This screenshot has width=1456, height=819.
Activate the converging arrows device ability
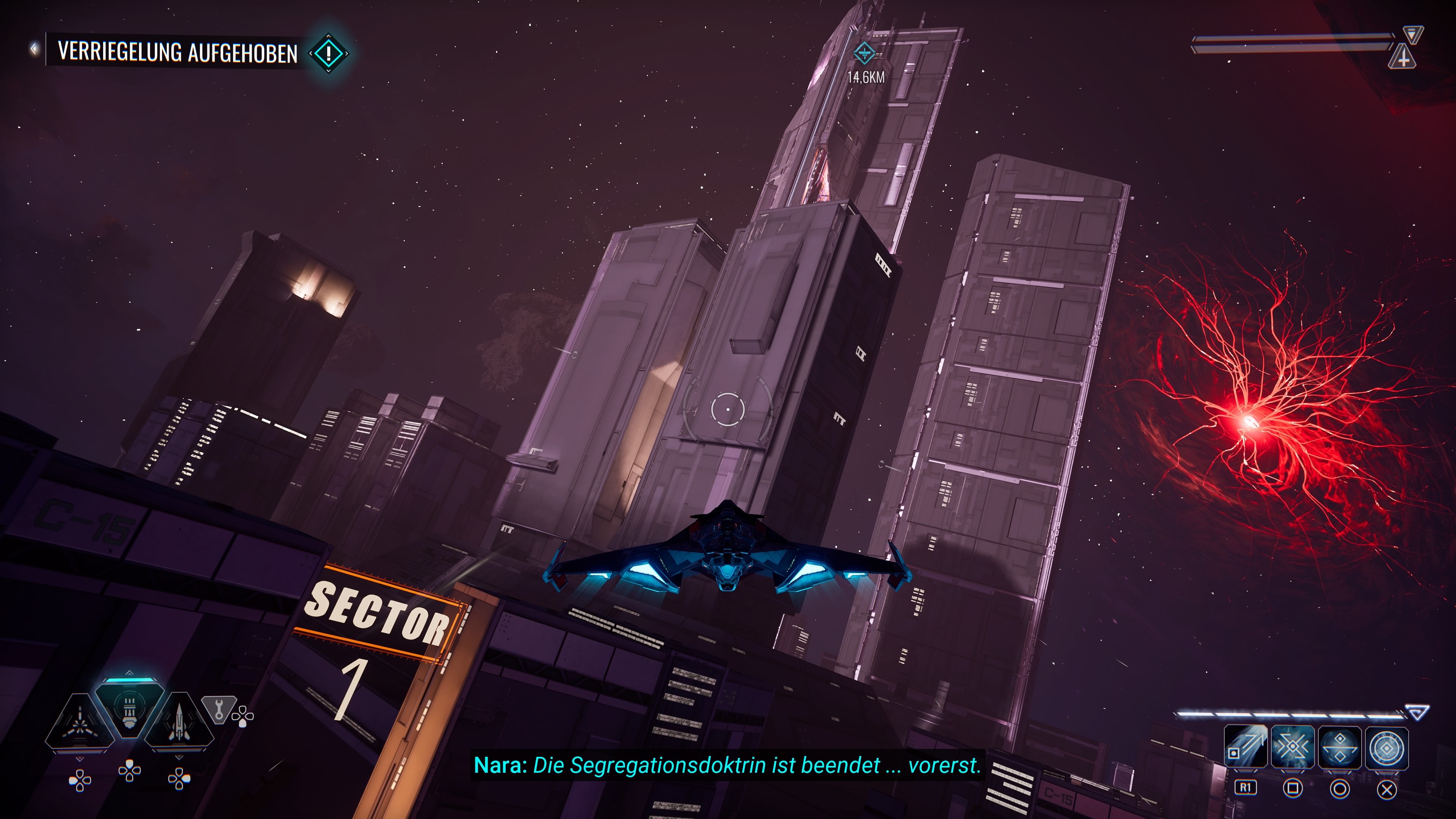1293,747
